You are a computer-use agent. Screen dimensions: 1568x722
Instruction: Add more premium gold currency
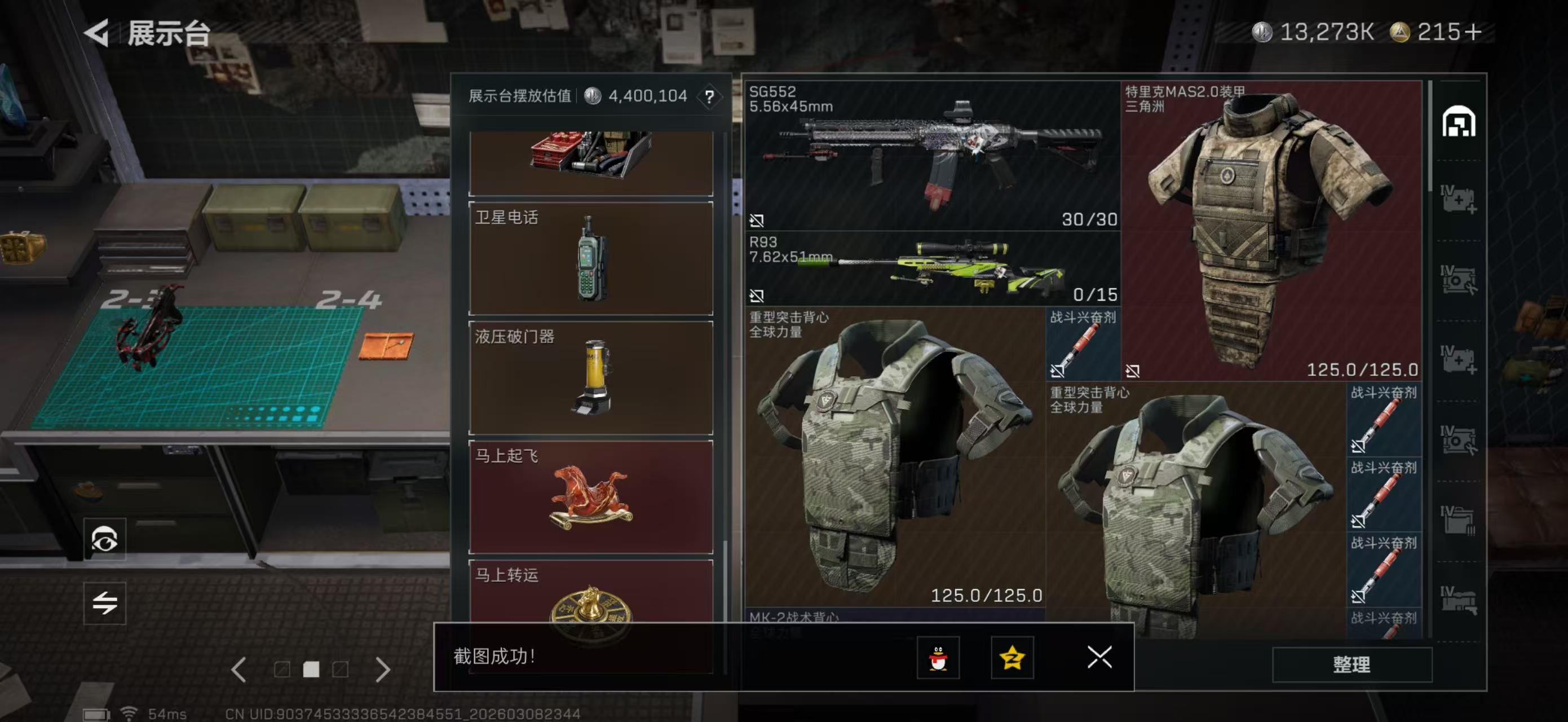[1474, 32]
